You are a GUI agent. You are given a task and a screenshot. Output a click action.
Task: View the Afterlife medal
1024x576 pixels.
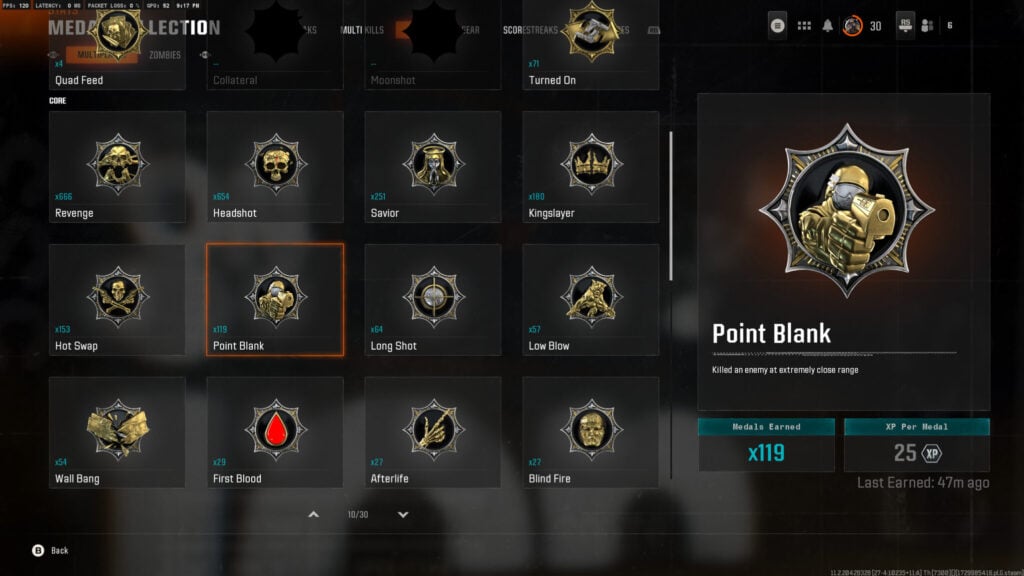[433, 432]
